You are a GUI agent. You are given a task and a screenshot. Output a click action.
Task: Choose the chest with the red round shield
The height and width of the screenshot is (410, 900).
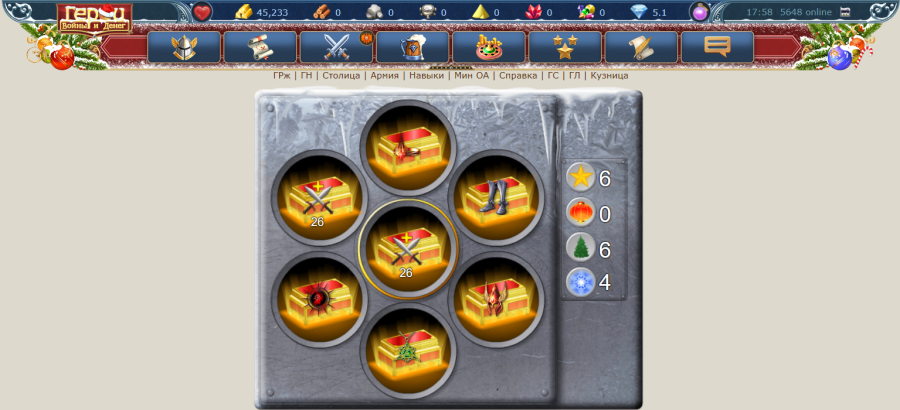tap(317, 298)
